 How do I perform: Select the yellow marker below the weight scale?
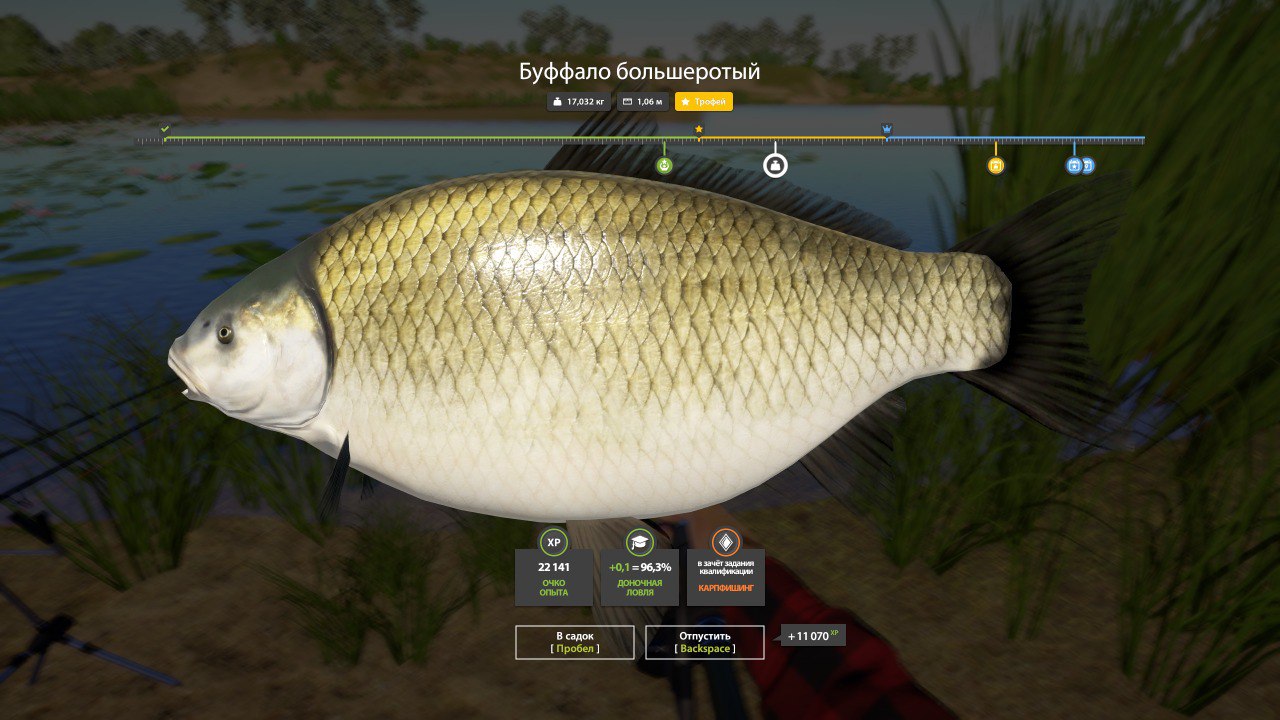click(x=996, y=166)
